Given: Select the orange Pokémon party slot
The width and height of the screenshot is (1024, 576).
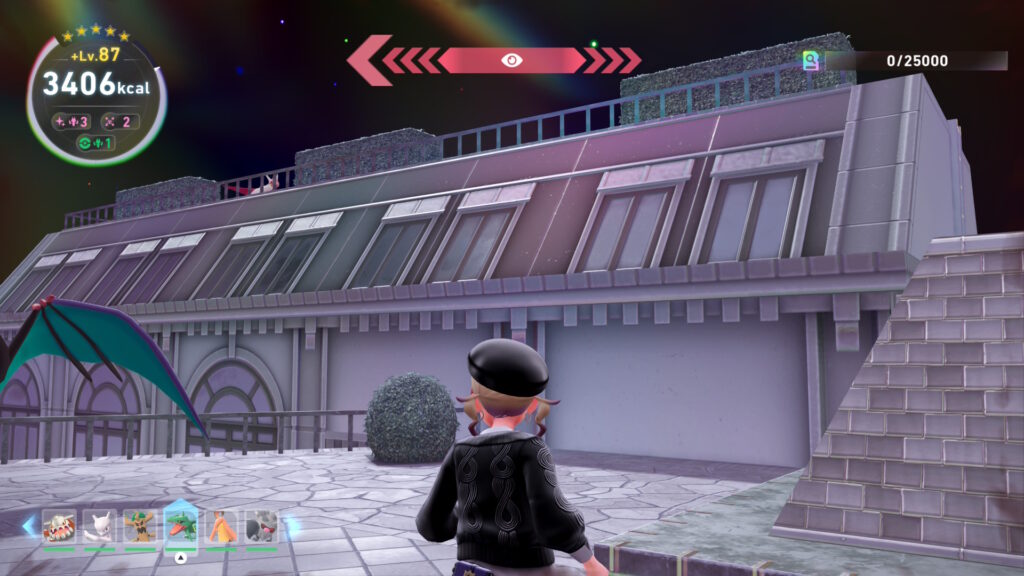Looking at the screenshot, I should click(222, 525).
